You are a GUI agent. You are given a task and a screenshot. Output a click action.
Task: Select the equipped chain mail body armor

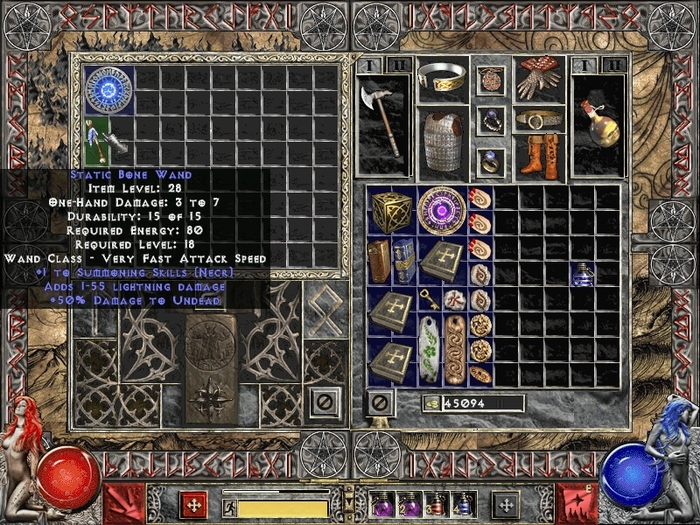[440, 140]
